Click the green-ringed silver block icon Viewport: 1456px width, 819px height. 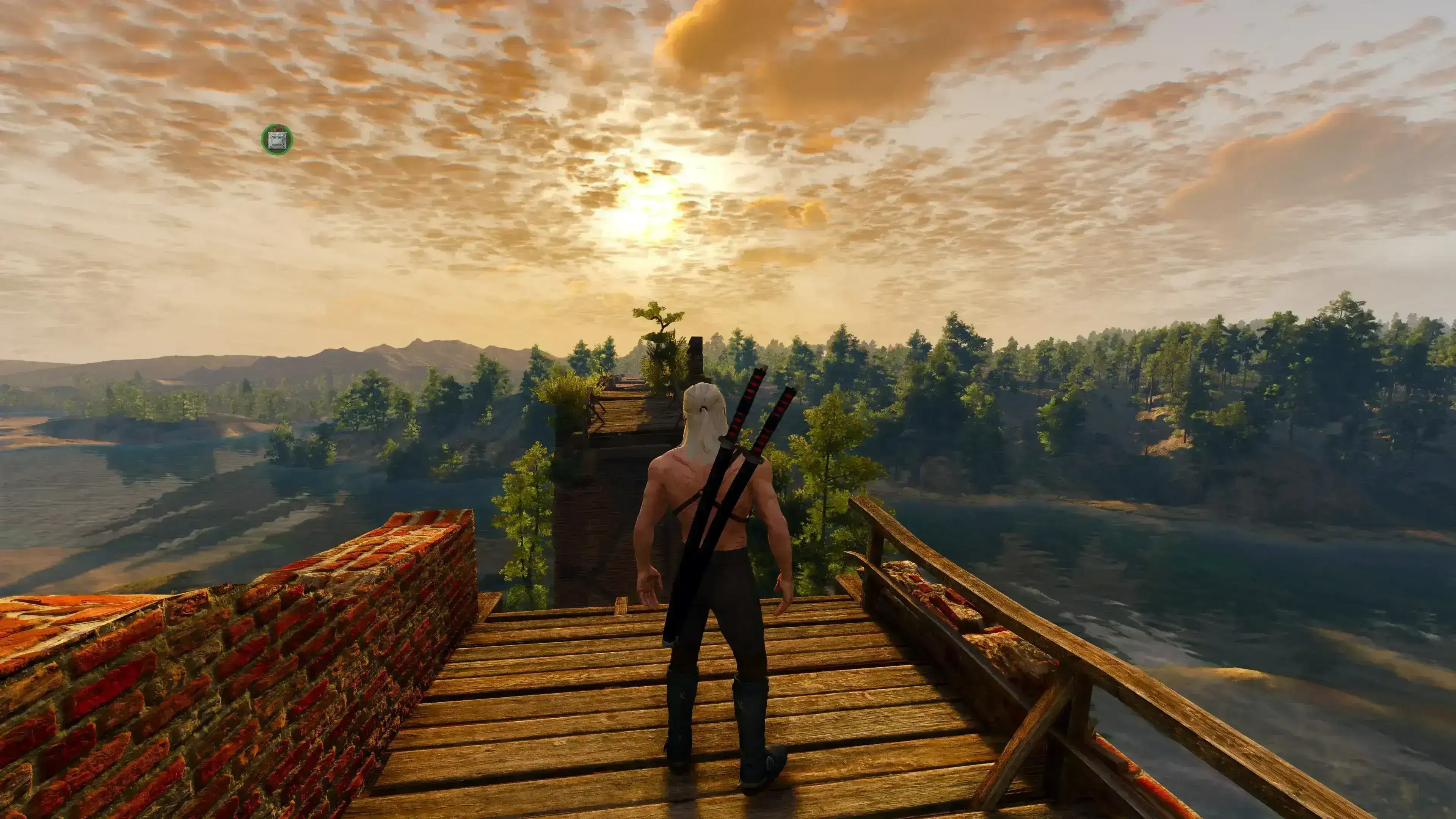277,140
